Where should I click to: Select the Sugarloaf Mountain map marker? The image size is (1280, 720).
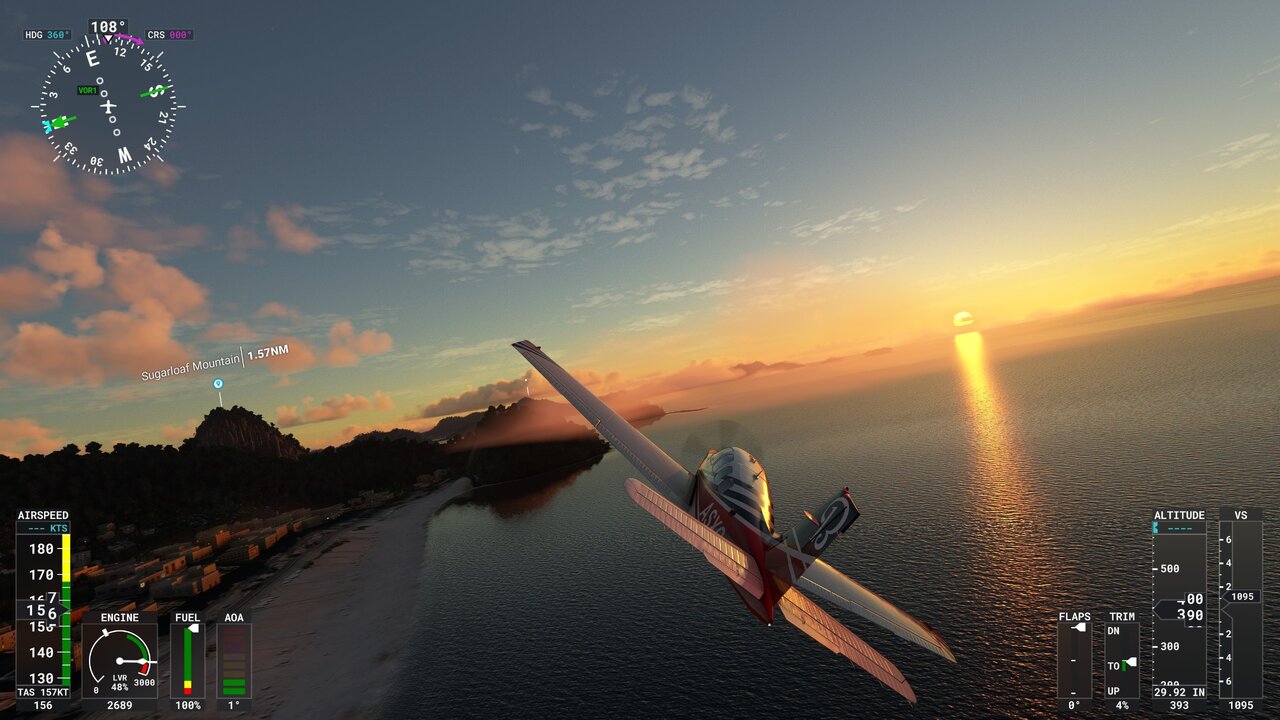click(218, 383)
